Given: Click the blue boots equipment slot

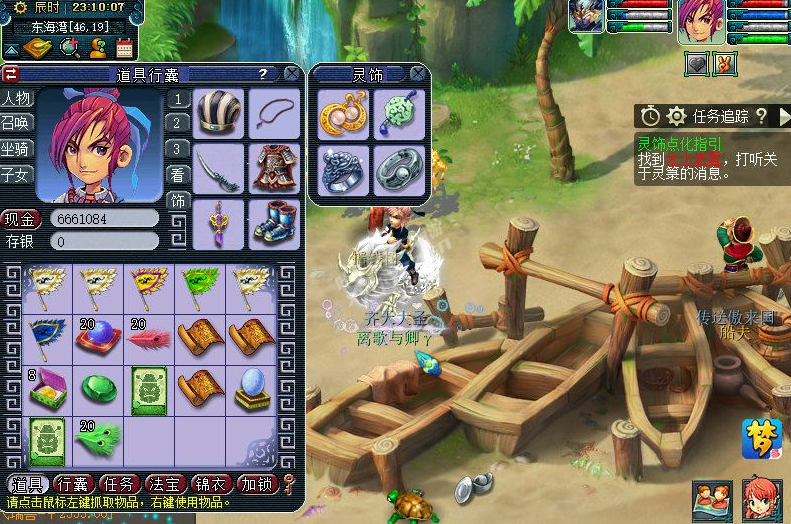Looking at the screenshot, I should (271, 221).
